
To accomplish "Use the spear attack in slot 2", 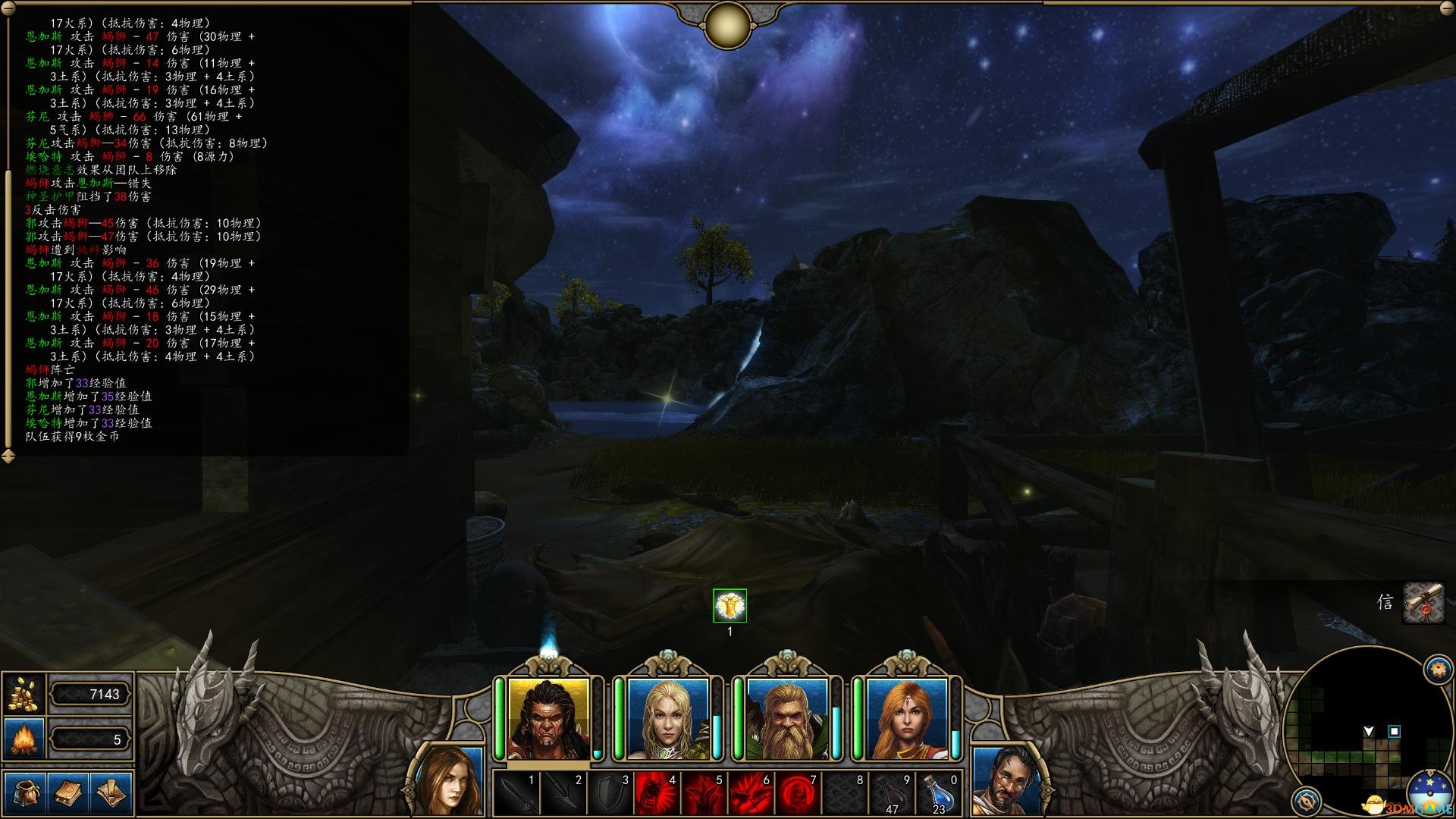I will 564,794.
